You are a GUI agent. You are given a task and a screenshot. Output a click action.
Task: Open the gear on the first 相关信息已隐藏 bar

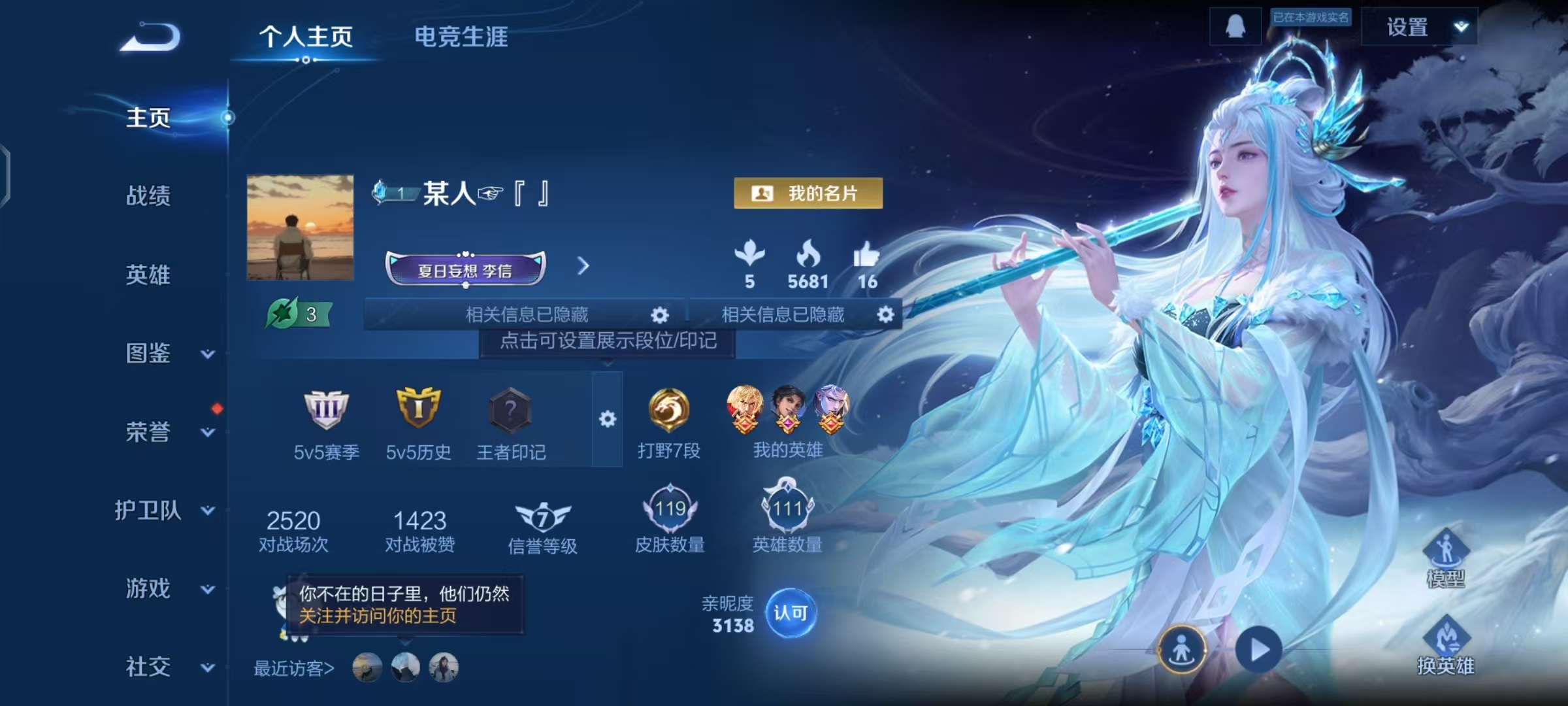pos(661,315)
